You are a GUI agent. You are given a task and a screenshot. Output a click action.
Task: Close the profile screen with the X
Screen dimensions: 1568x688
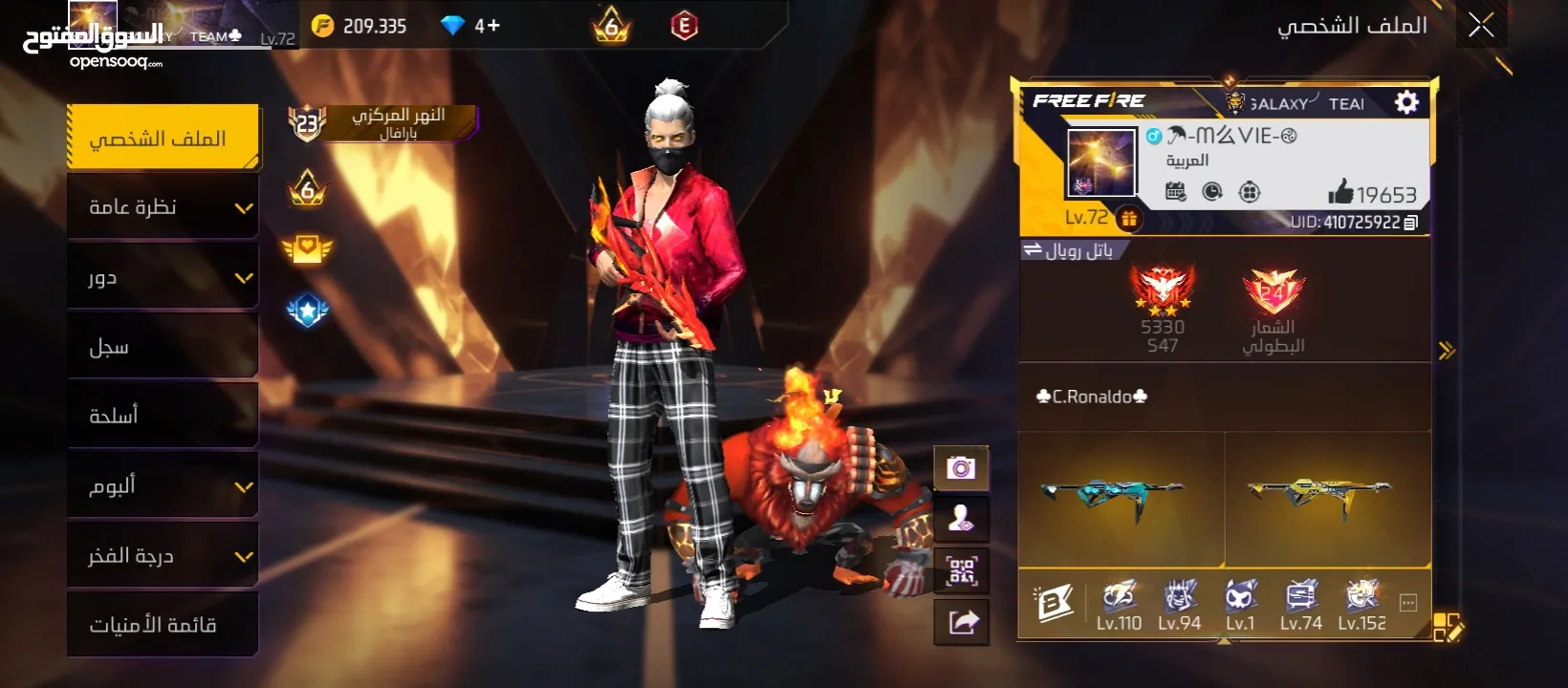click(x=1481, y=26)
